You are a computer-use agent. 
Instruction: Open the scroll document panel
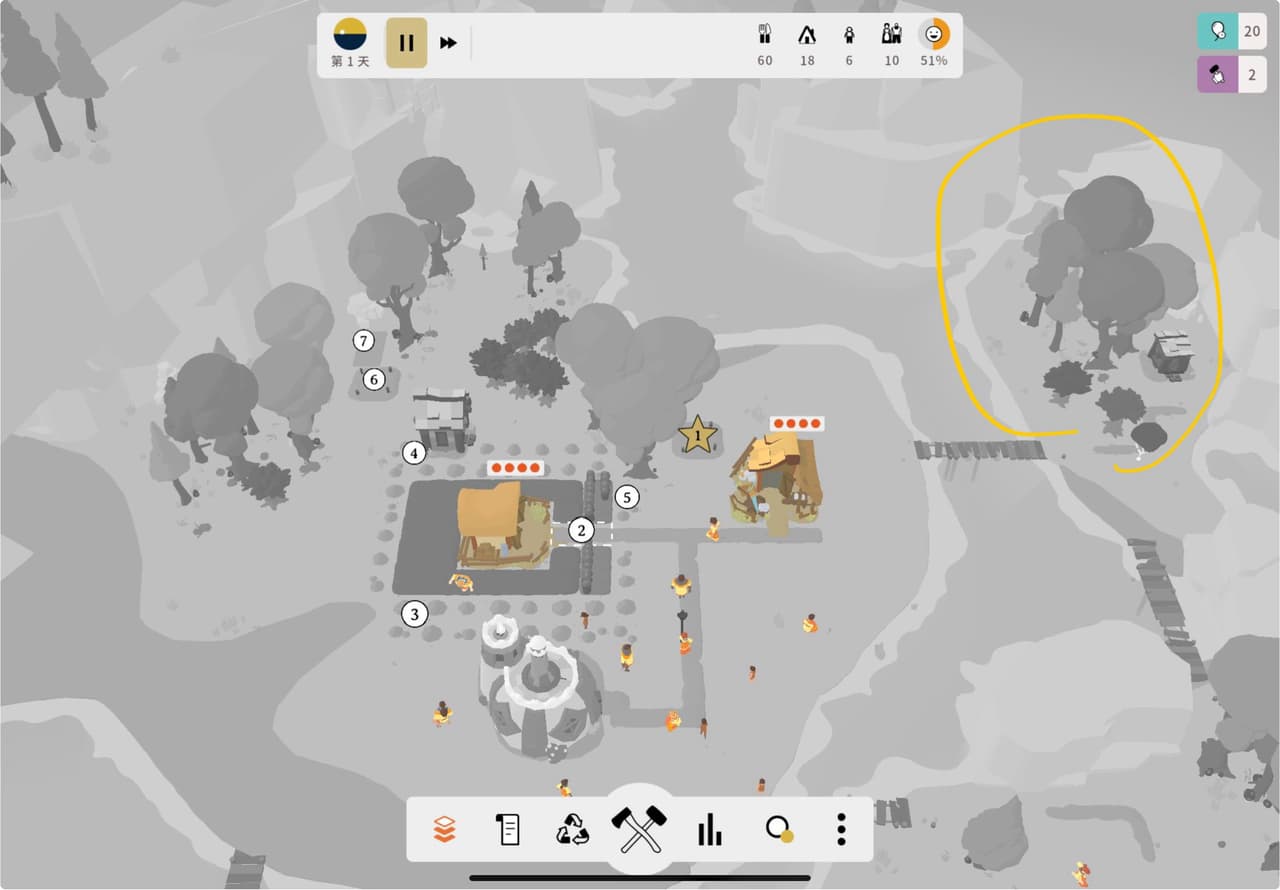[x=508, y=829]
